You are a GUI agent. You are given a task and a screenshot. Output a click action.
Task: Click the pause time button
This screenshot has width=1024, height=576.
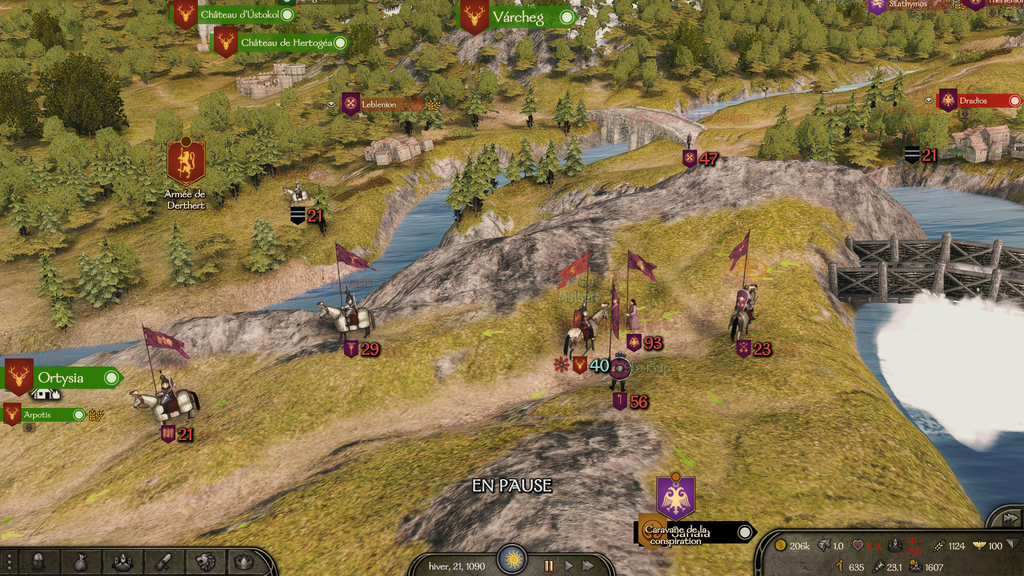click(x=548, y=565)
